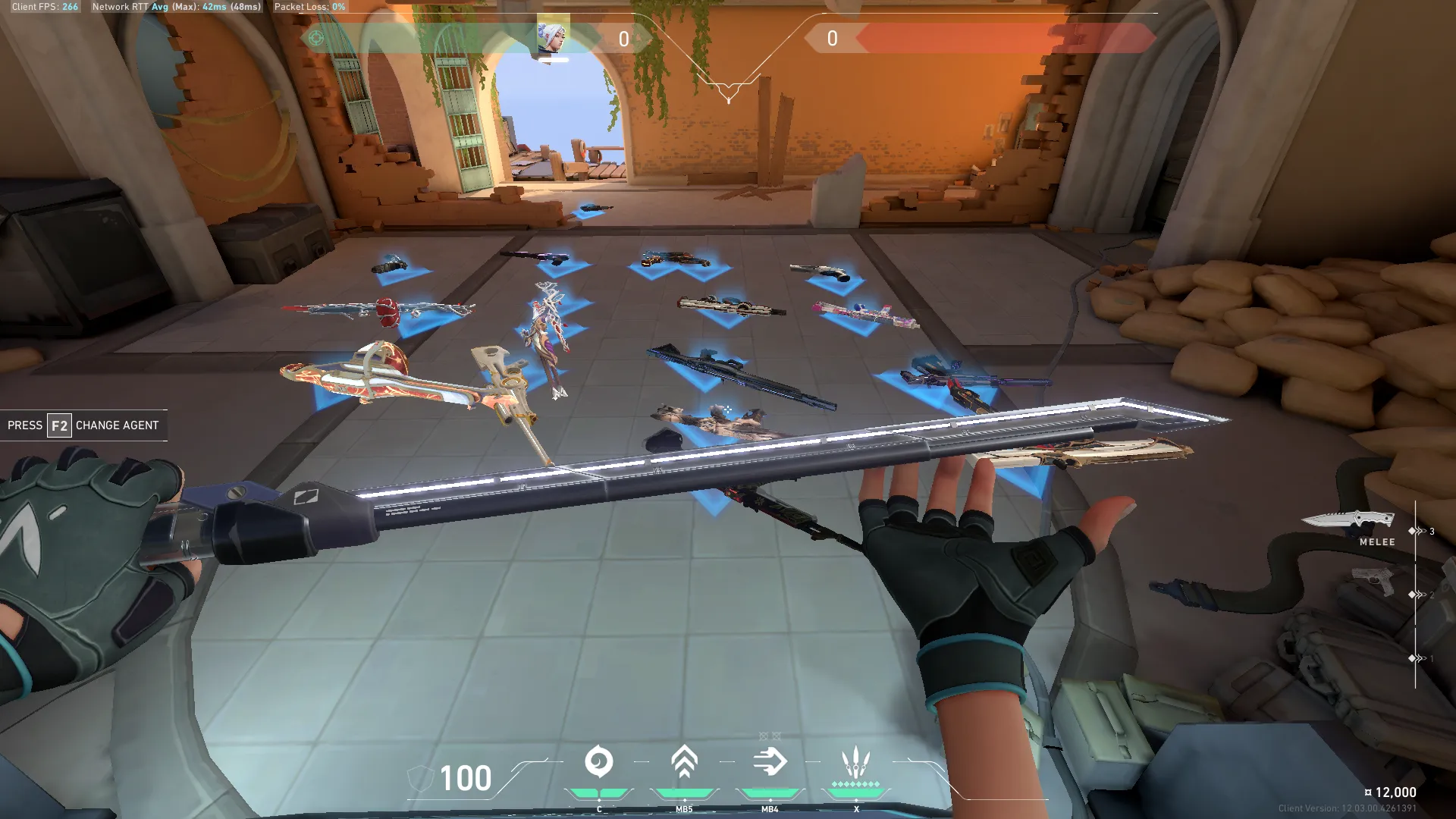Activate the Blade Storm ultimate icon
Viewport: 1456px width, 819px height.
click(x=855, y=762)
